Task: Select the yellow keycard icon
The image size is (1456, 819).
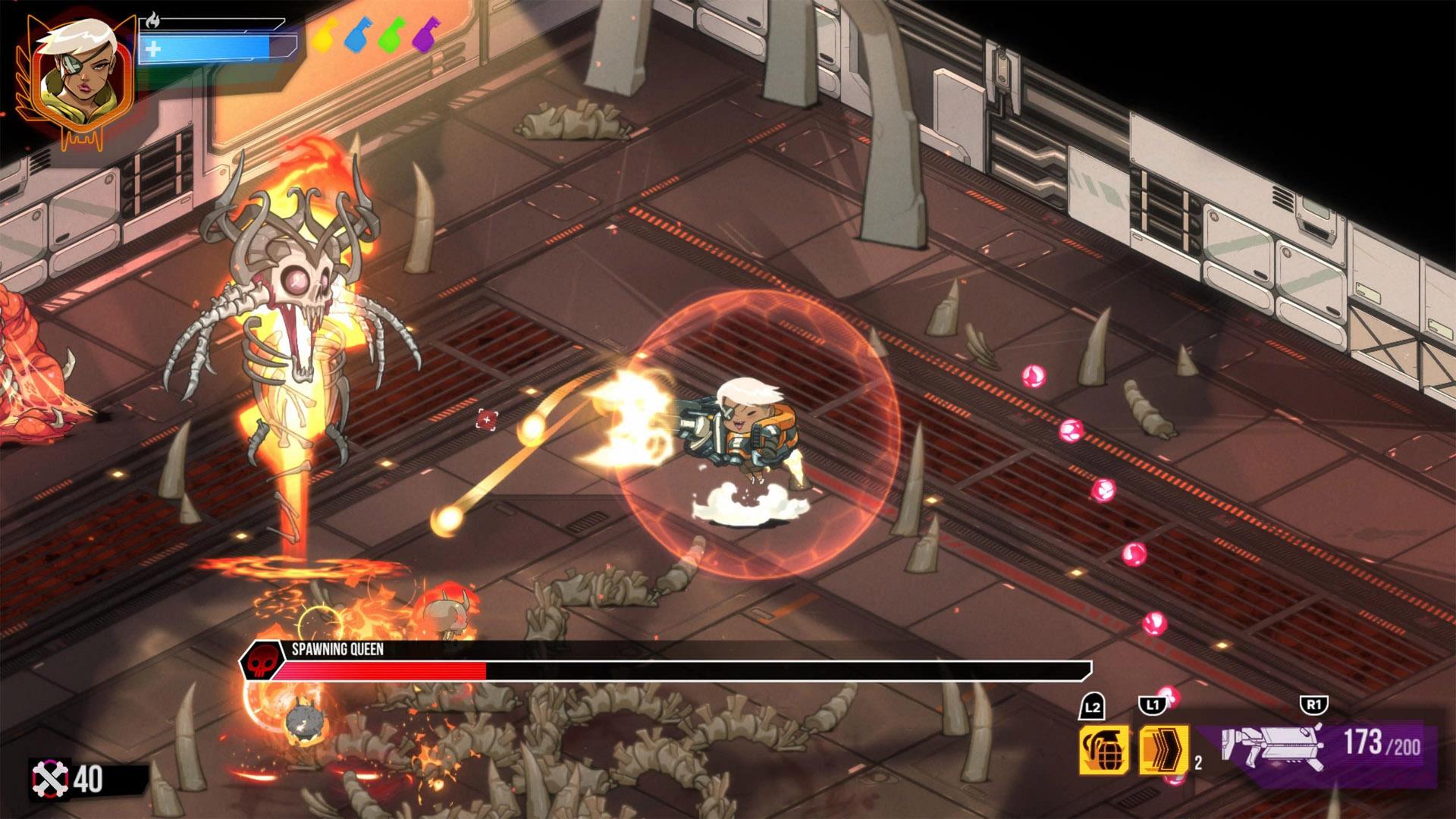Action: (324, 36)
